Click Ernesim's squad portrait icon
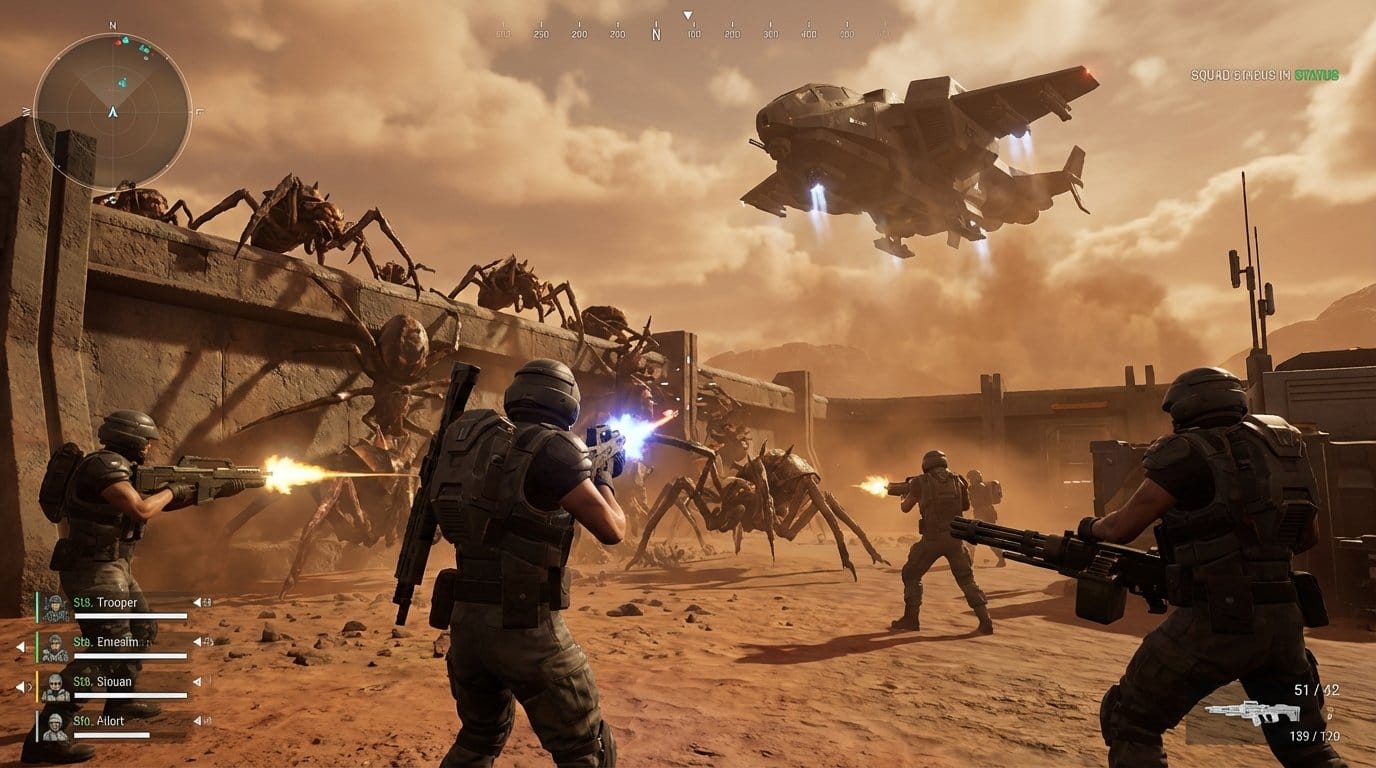Image resolution: width=1376 pixels, height=768 pixels. pos(56,648)
